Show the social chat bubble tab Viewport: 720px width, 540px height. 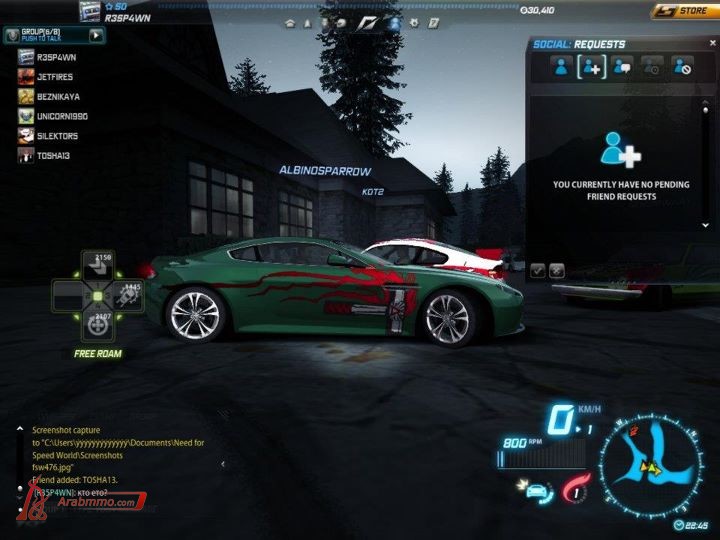tap(622, 67)
